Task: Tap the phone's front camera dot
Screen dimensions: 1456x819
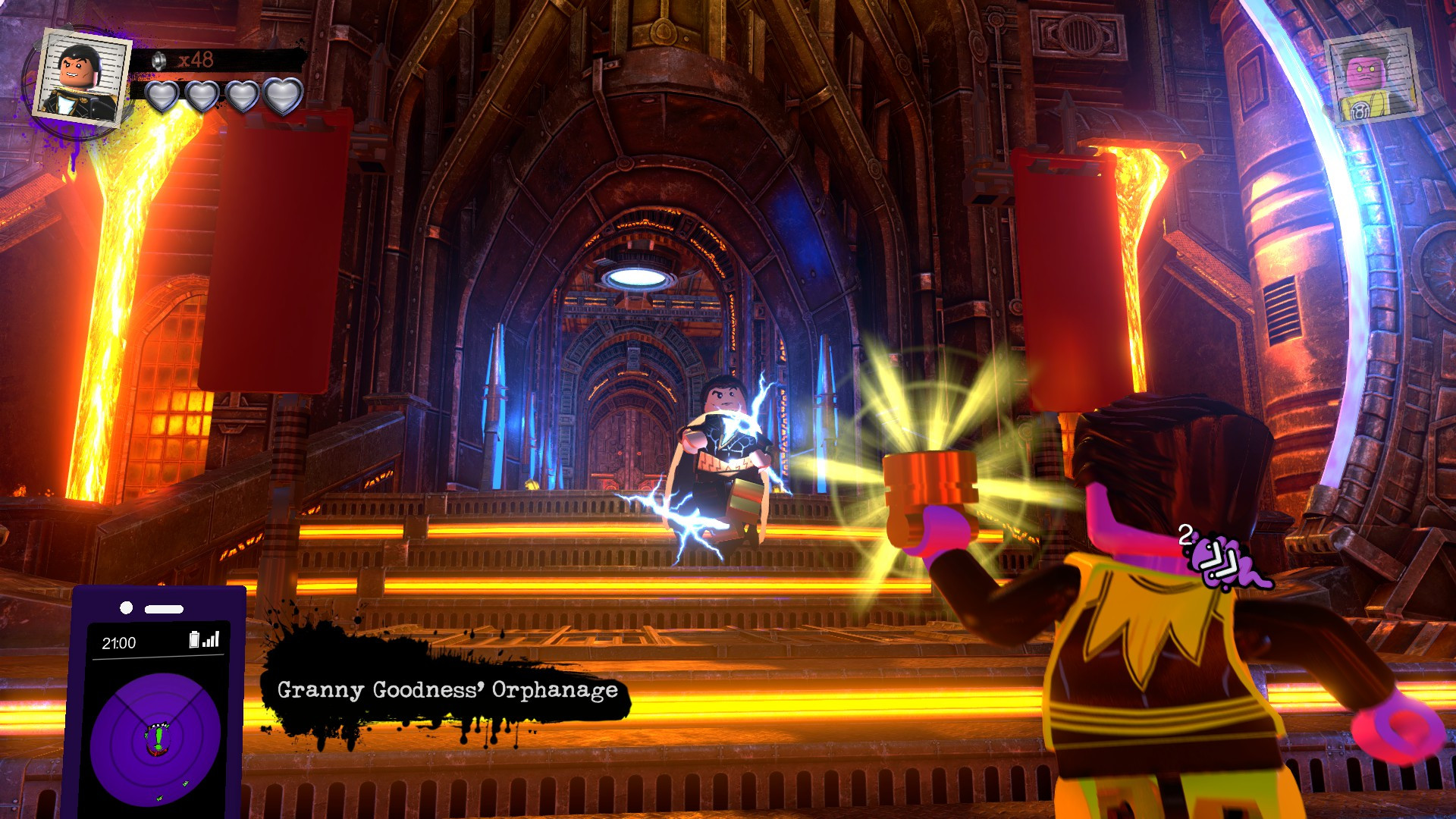Action: click(x=126, y=607)
